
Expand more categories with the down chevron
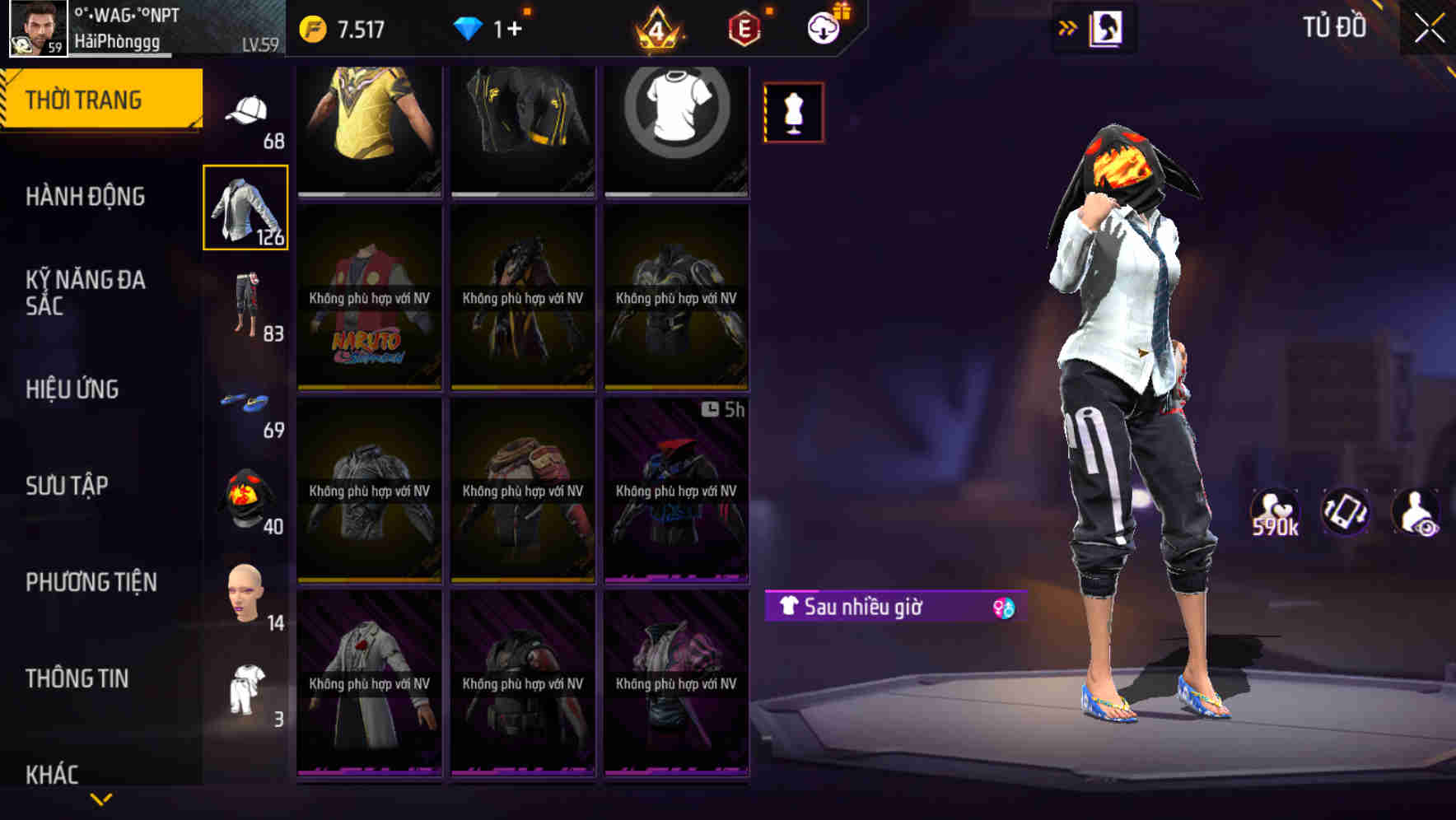pos(101,799)
